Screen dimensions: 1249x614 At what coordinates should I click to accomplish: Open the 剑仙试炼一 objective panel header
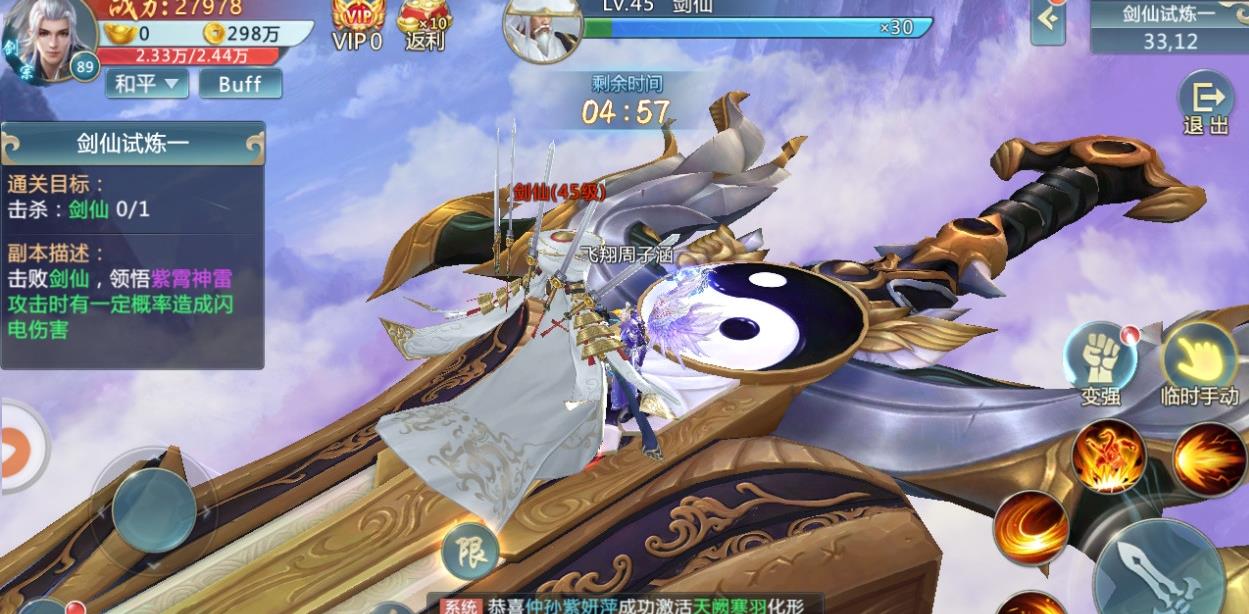(x=133, y=144)
